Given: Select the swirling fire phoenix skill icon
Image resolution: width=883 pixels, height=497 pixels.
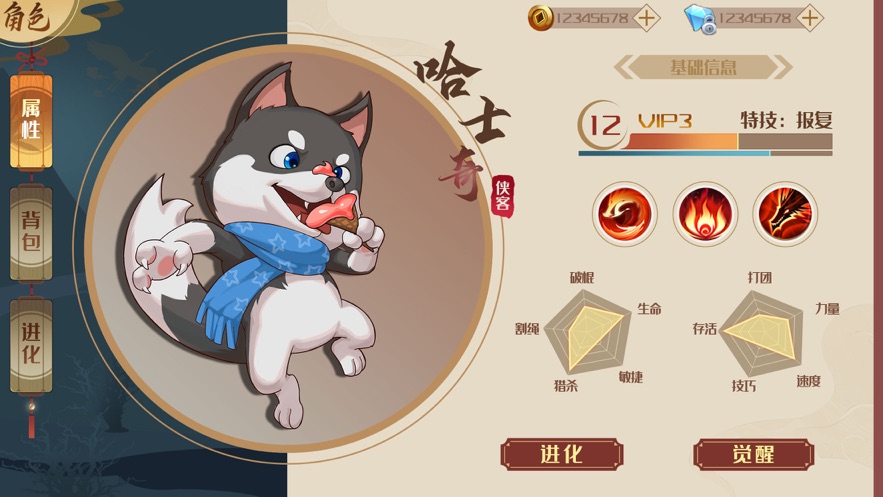Looking at the screenshot, I should pos(625,213).
